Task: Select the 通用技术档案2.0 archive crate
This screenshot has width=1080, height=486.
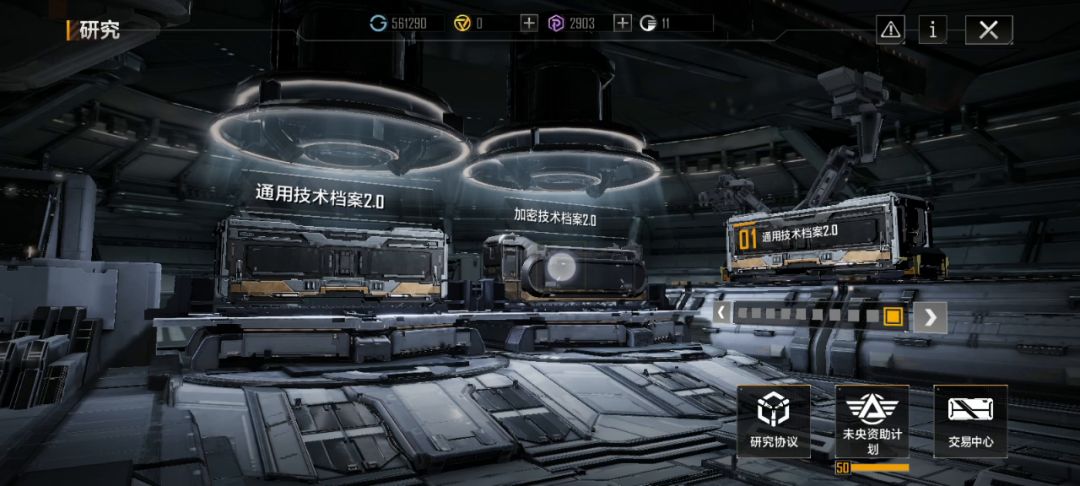Action: [x=333, y=260]
